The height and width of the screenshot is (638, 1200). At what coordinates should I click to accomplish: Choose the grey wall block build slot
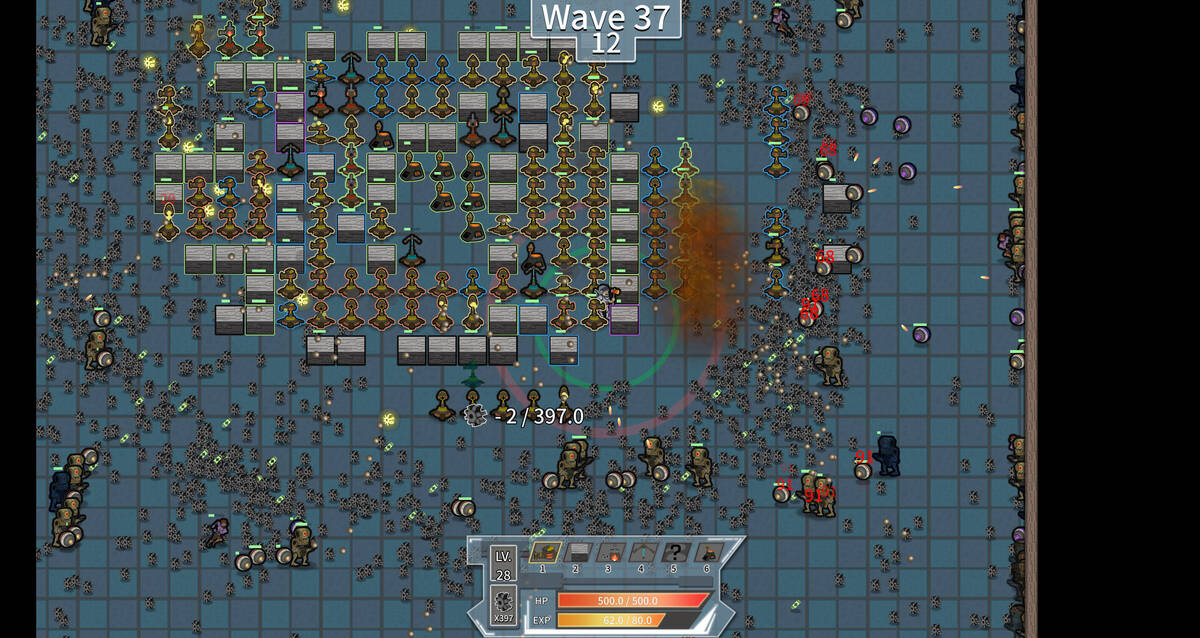point(577,553)
